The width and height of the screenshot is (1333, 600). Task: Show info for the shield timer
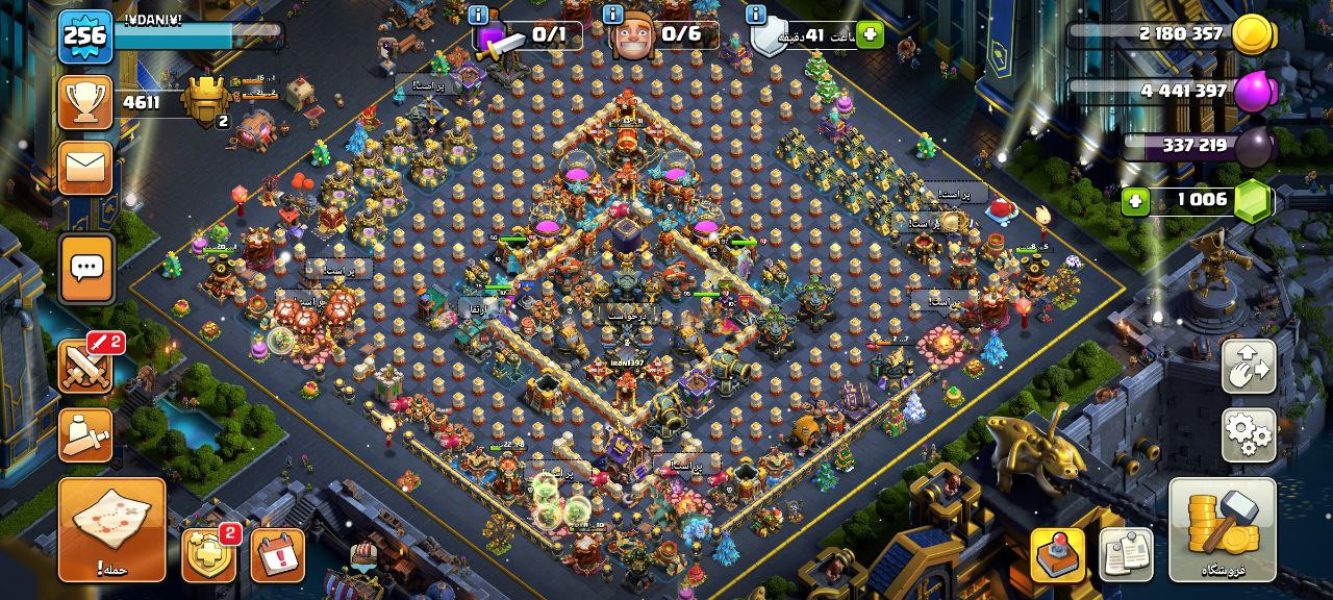757,15
